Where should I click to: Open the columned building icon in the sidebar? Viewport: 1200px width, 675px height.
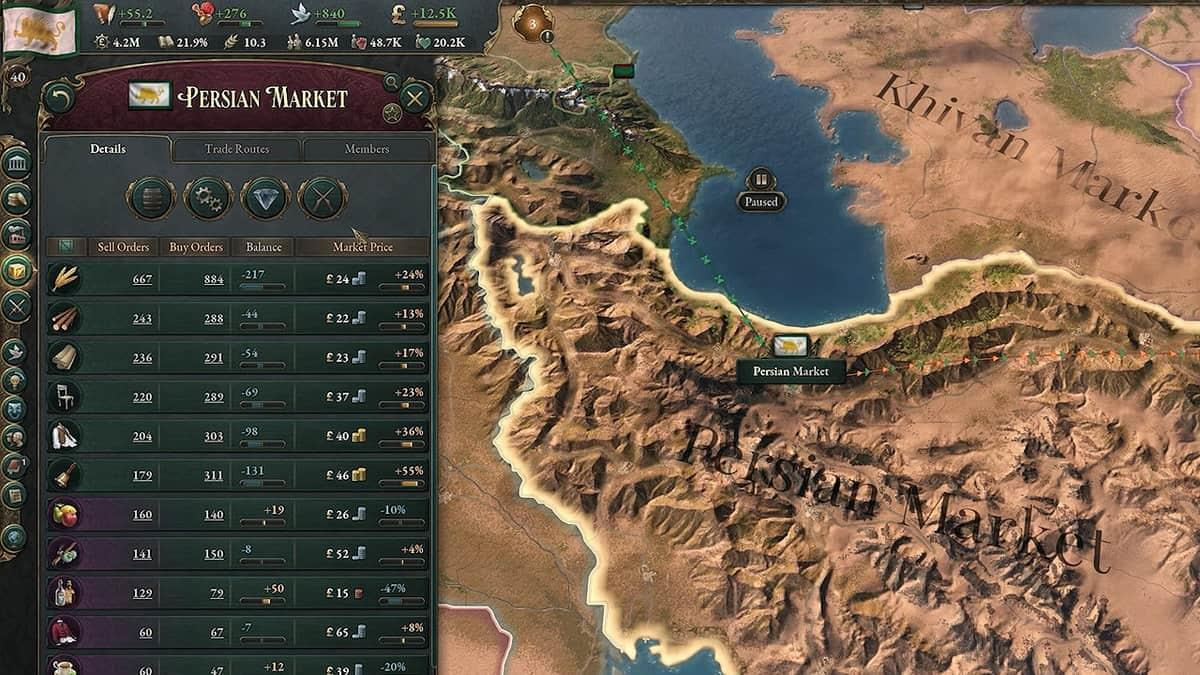pyautogui.click(x=16, y=163)
